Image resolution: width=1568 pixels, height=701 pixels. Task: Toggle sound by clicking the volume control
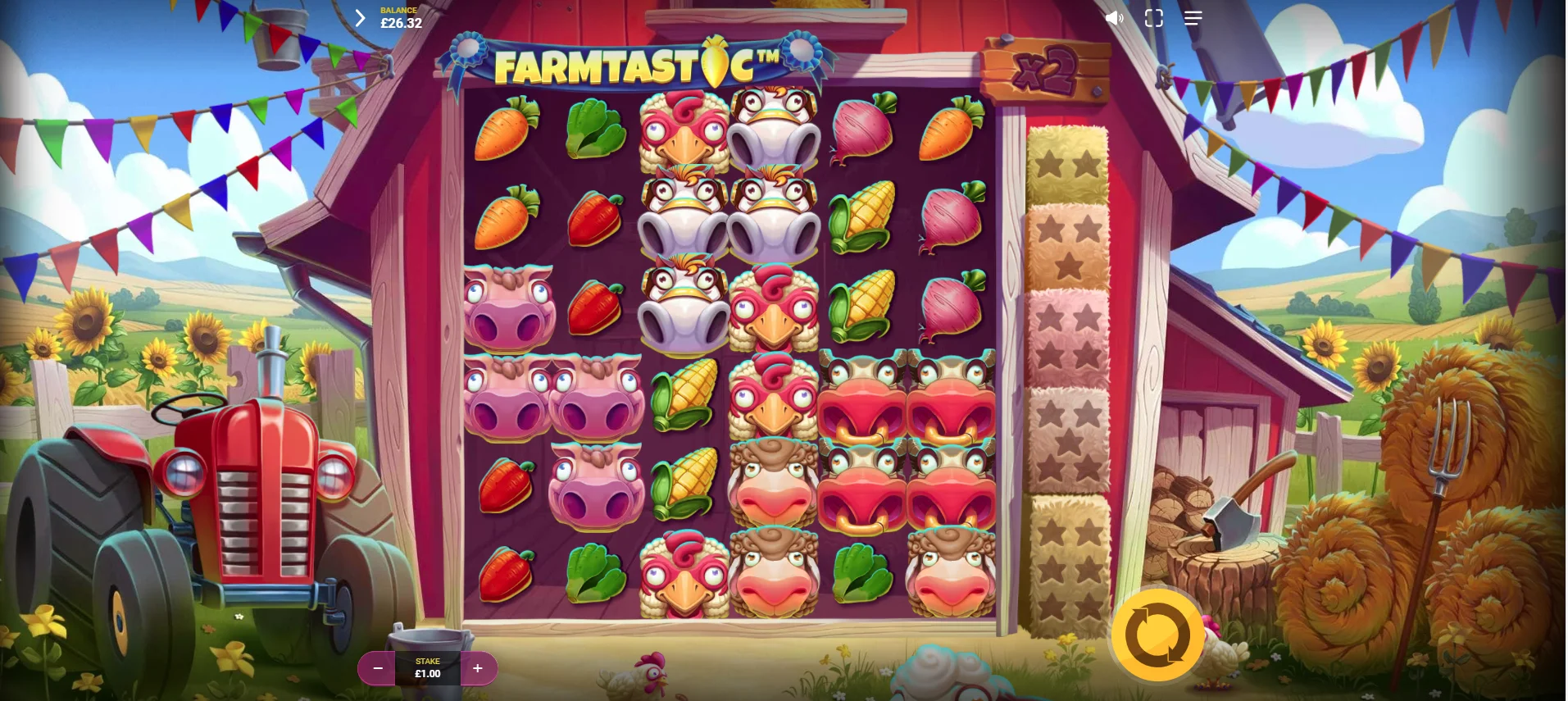pyautogui.click(x=1115, y=17)
